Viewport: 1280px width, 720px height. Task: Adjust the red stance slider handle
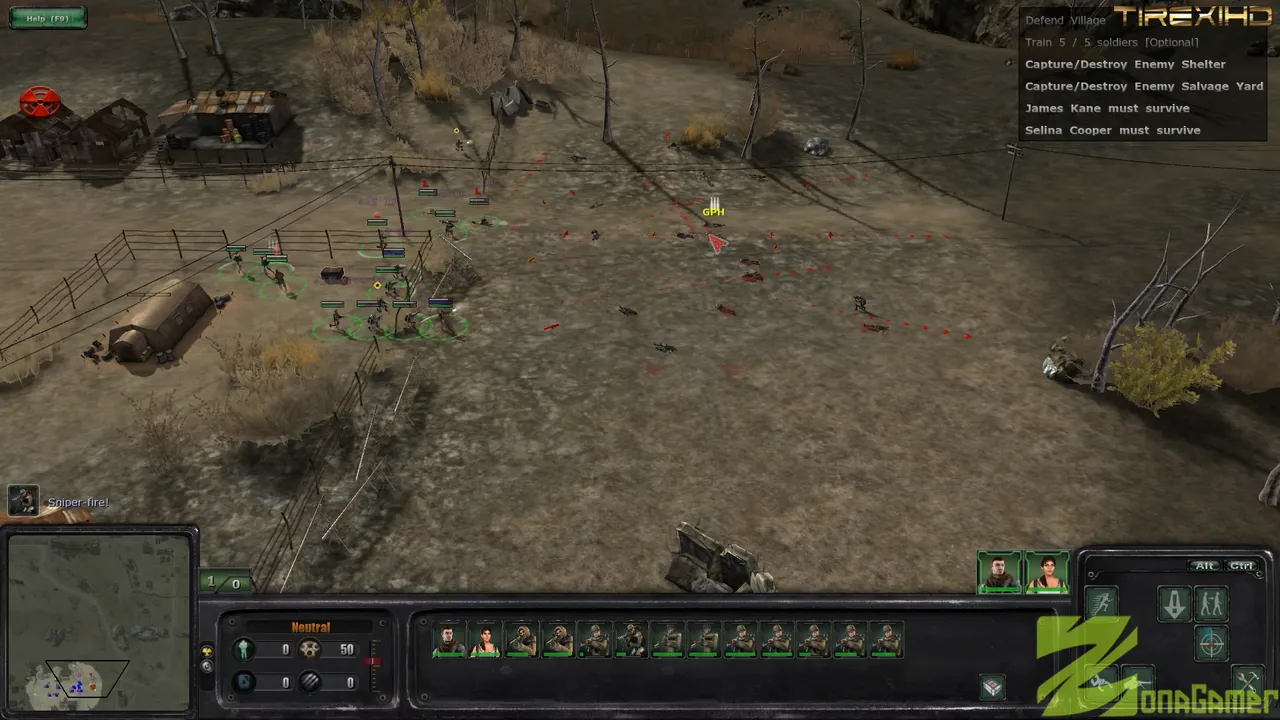click(373, 662)
